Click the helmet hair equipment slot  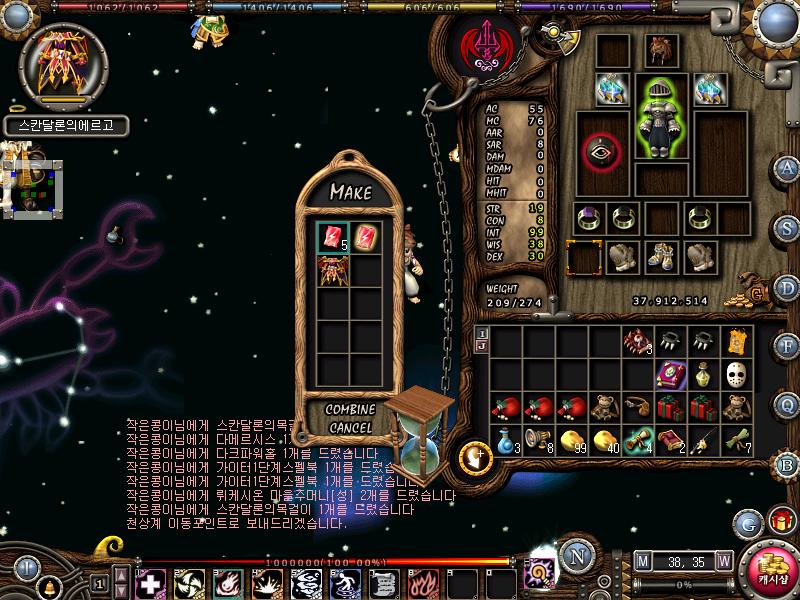click(660, 50)
